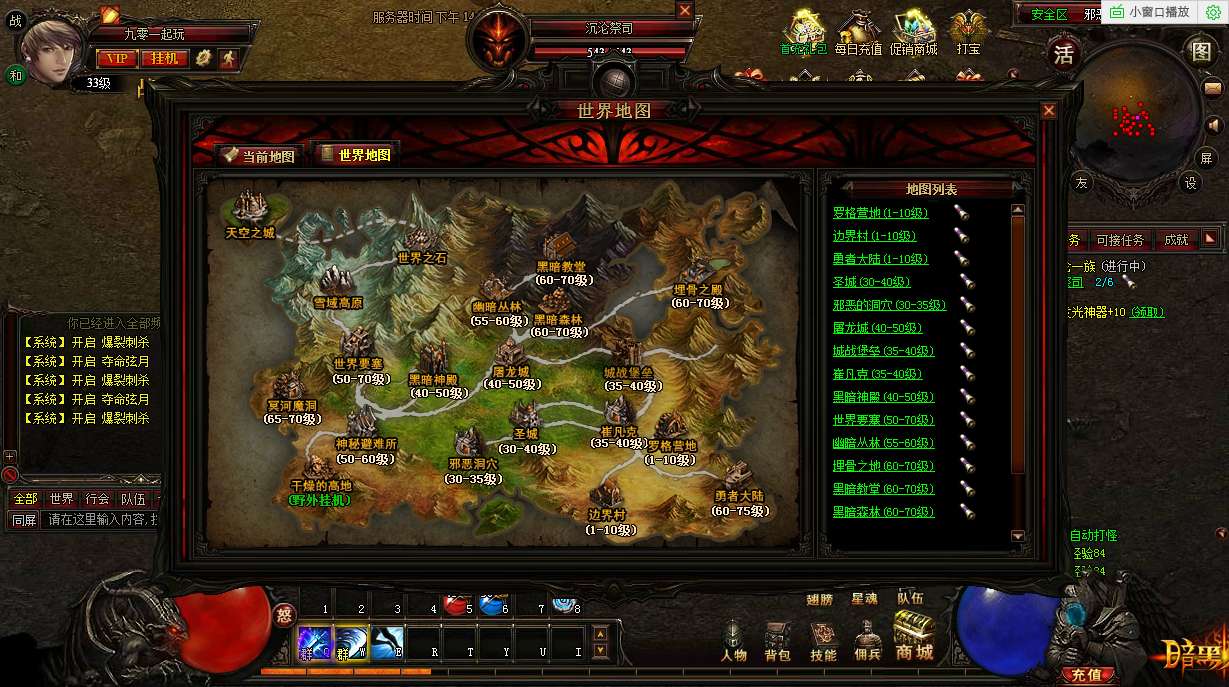1229x687 pixels.
Task: Open the 背包 bag
Action: [777, 640]
